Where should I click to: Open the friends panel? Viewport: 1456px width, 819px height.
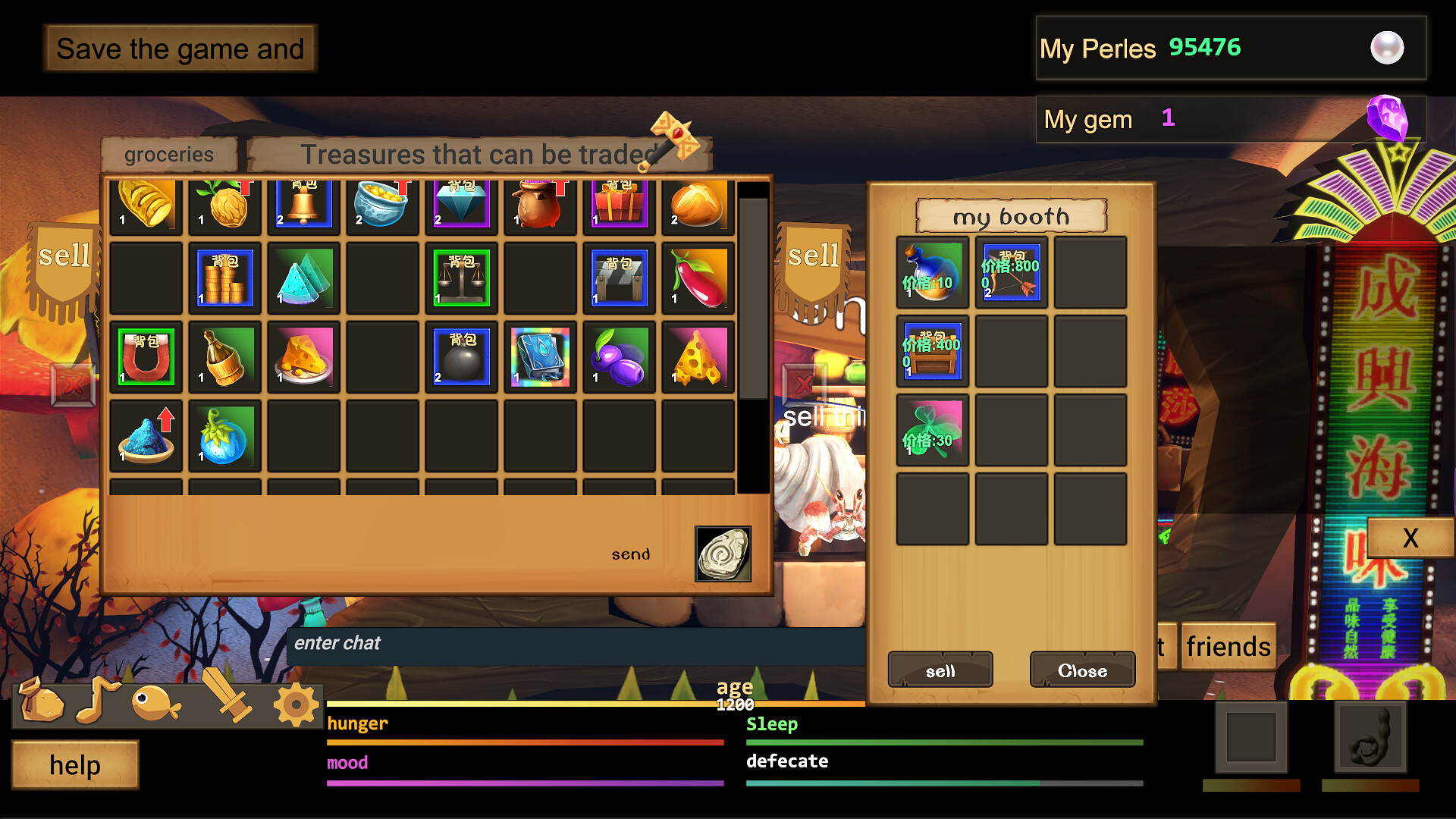[x=1228, y=647]
